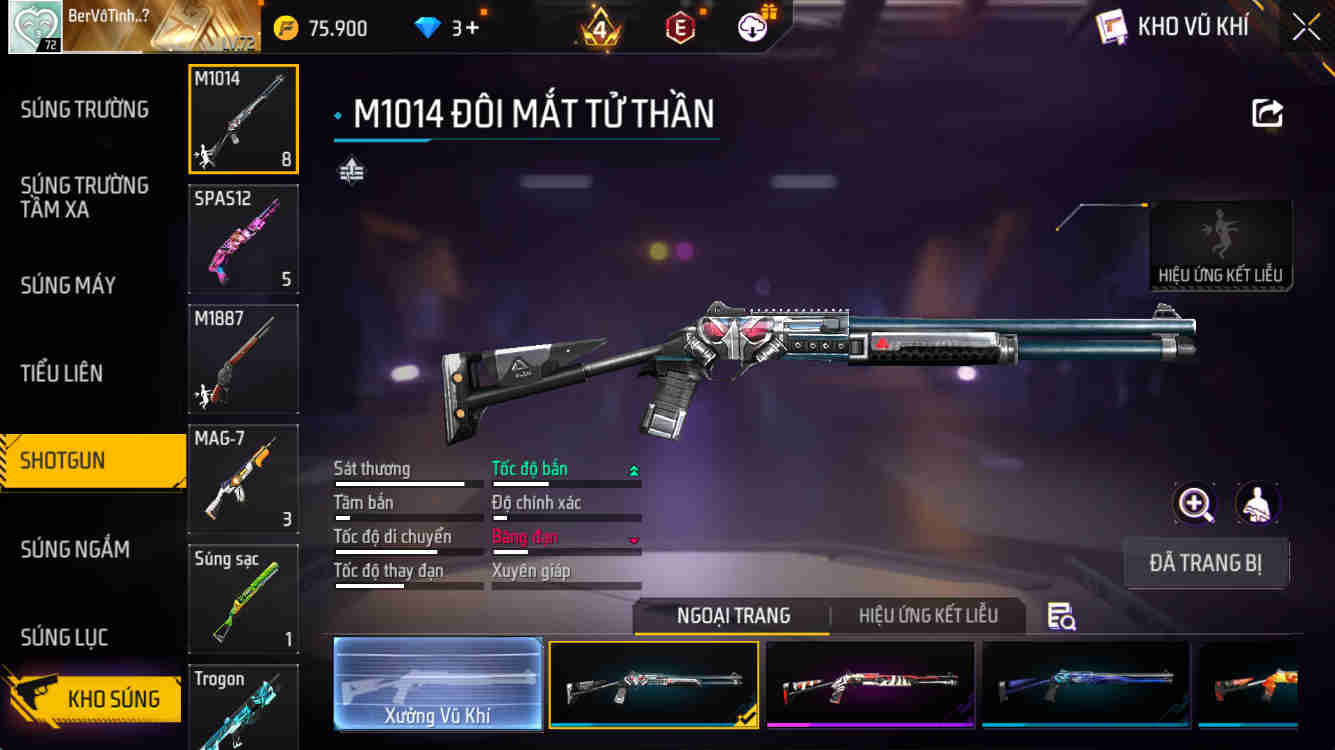Viewport: 1335px width, 750px height.
Task: Open the Hiệu Ứng Kết Liễu panel
Action: click(1220, 247)
